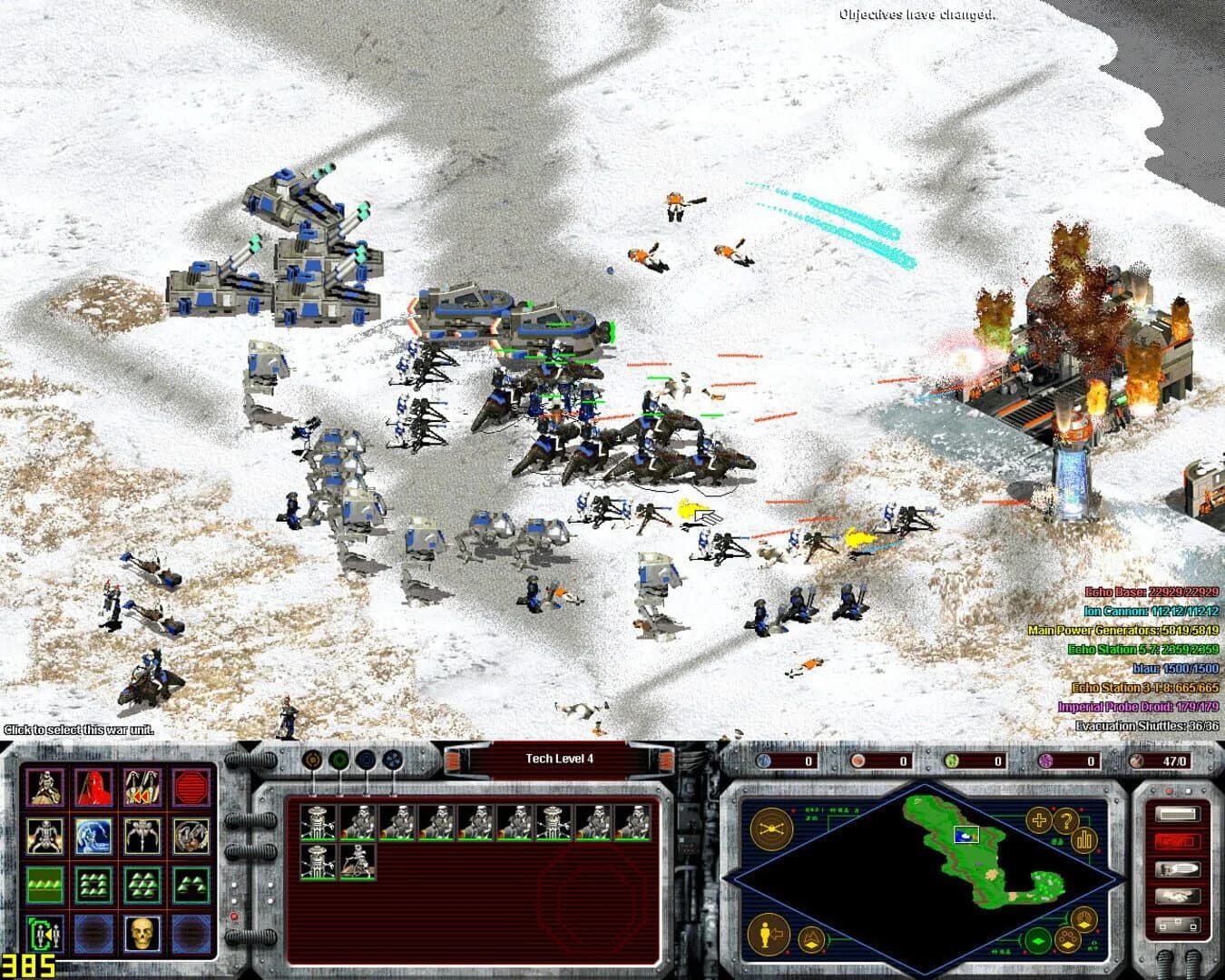1225x980 pixels.
Task: Open Diplomacy with the handshake button
Action: pos(1178,894)
